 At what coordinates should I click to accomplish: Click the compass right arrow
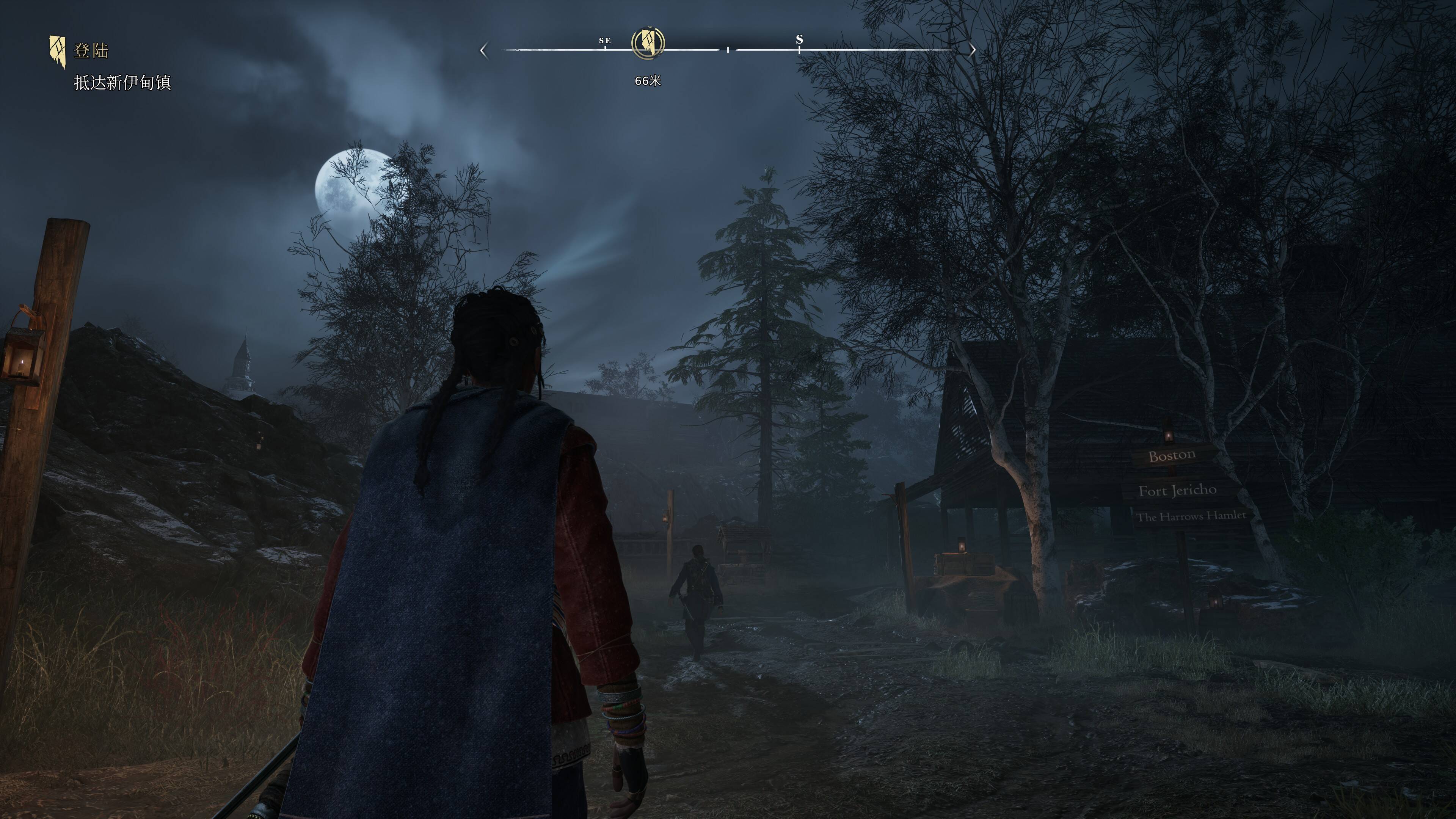[972, 50]
